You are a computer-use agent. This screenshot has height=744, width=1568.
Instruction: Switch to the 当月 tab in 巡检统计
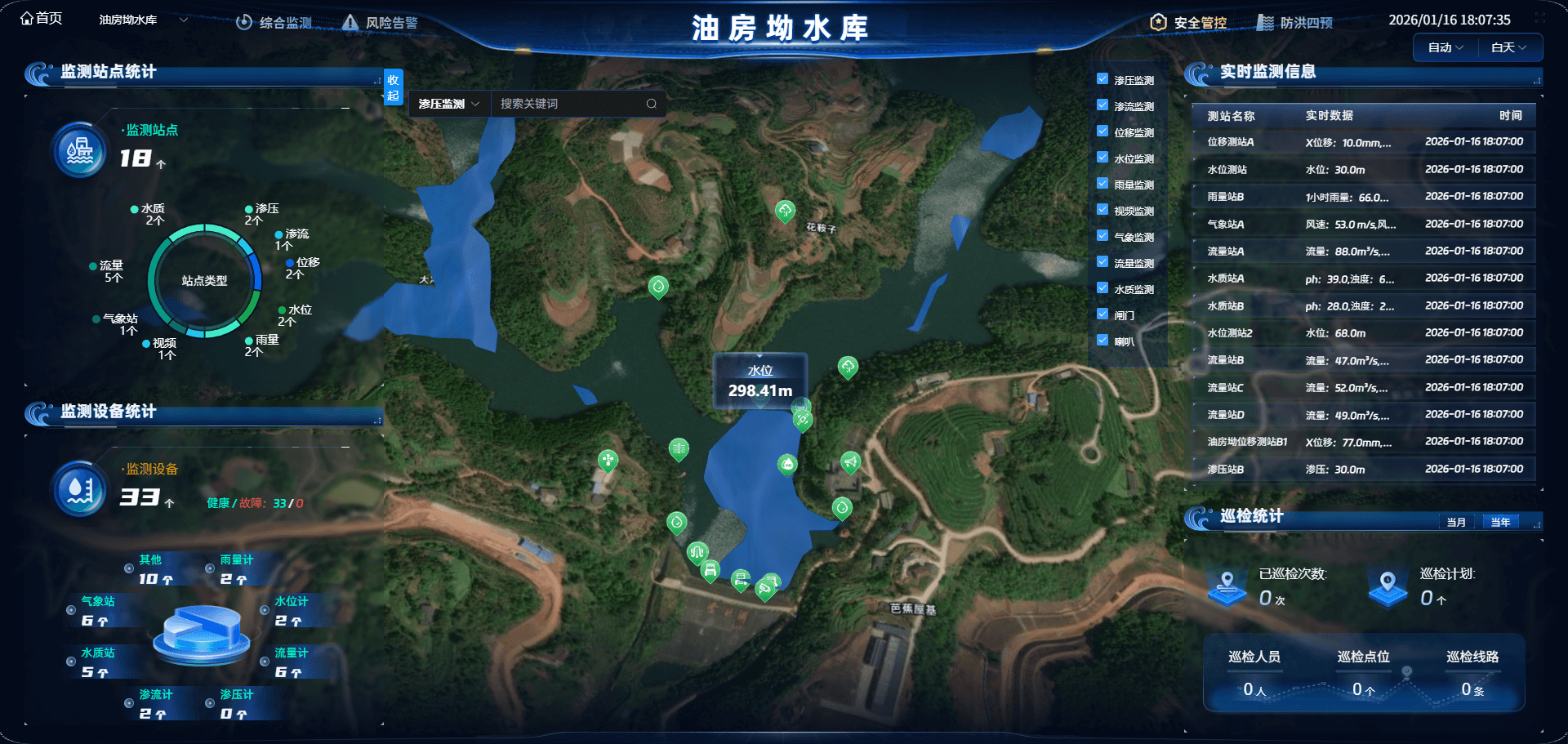coord(1457,521)
